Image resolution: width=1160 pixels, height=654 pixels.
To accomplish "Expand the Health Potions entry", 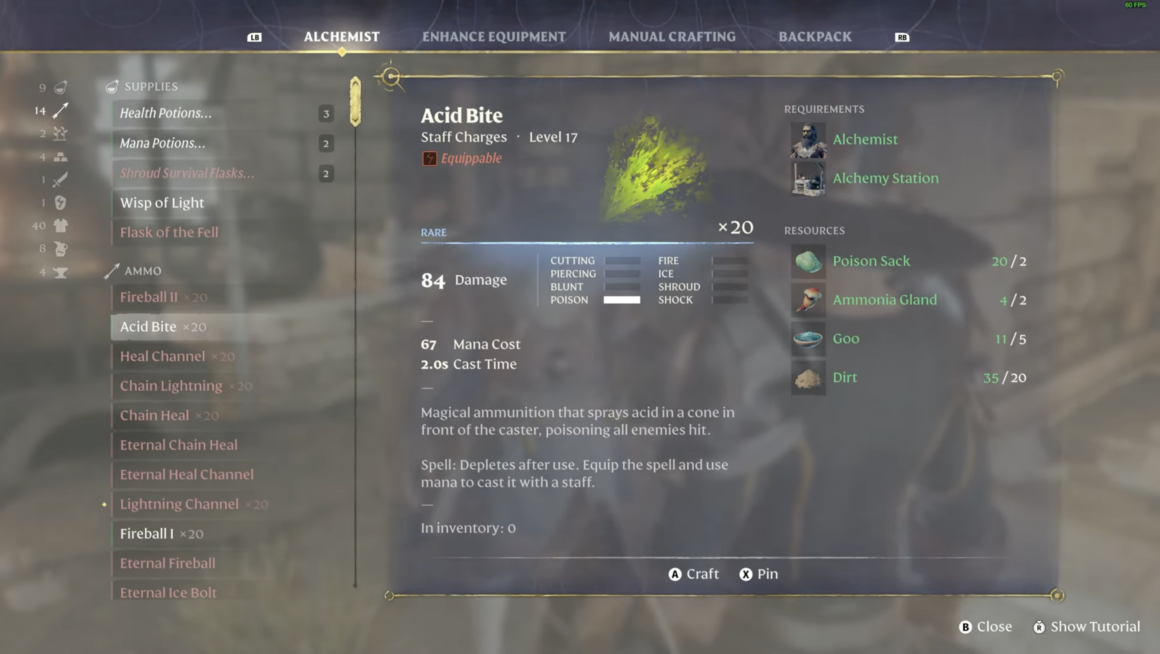I will click(166, 113).
